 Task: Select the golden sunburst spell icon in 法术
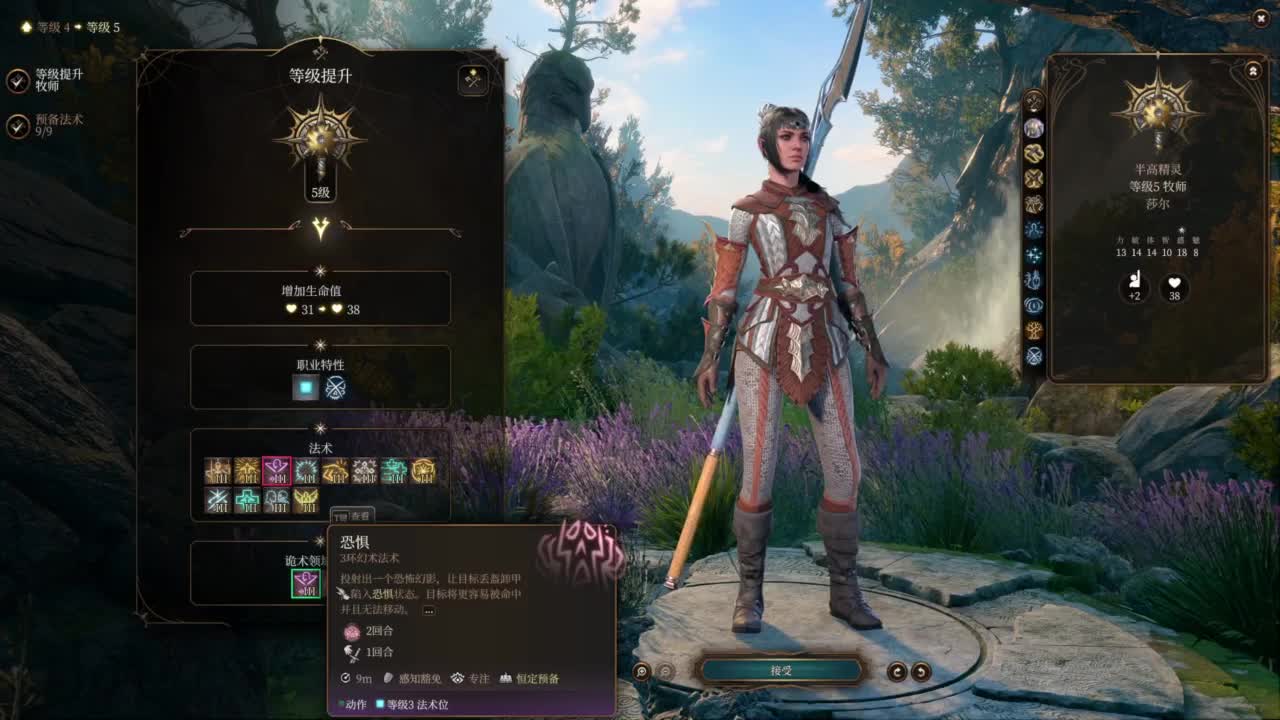[247, 471]
